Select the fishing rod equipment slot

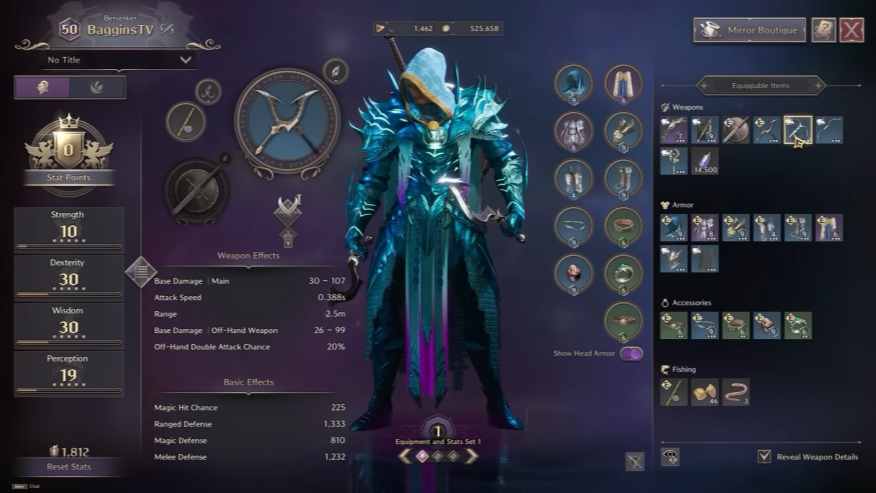click(186, 122)
